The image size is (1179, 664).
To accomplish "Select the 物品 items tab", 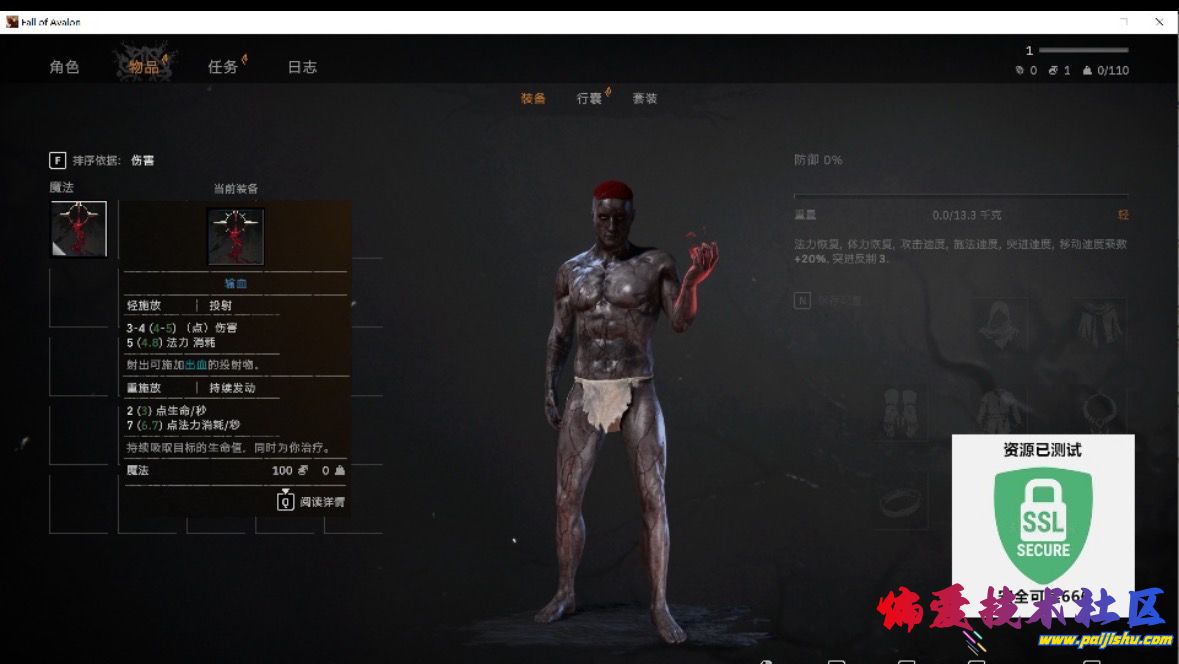I will 144,67.
